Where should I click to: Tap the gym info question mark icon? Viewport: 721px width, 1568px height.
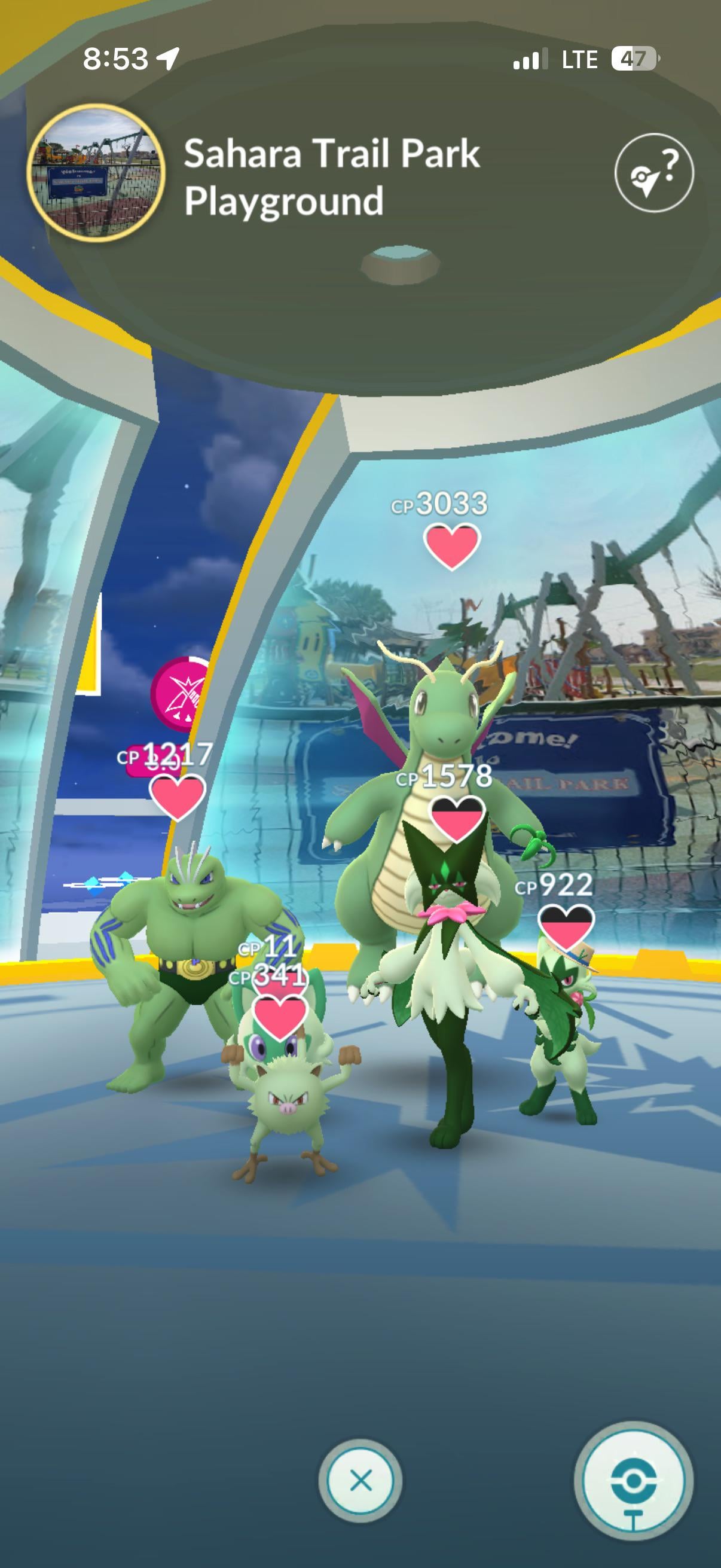tap(653, 173)
